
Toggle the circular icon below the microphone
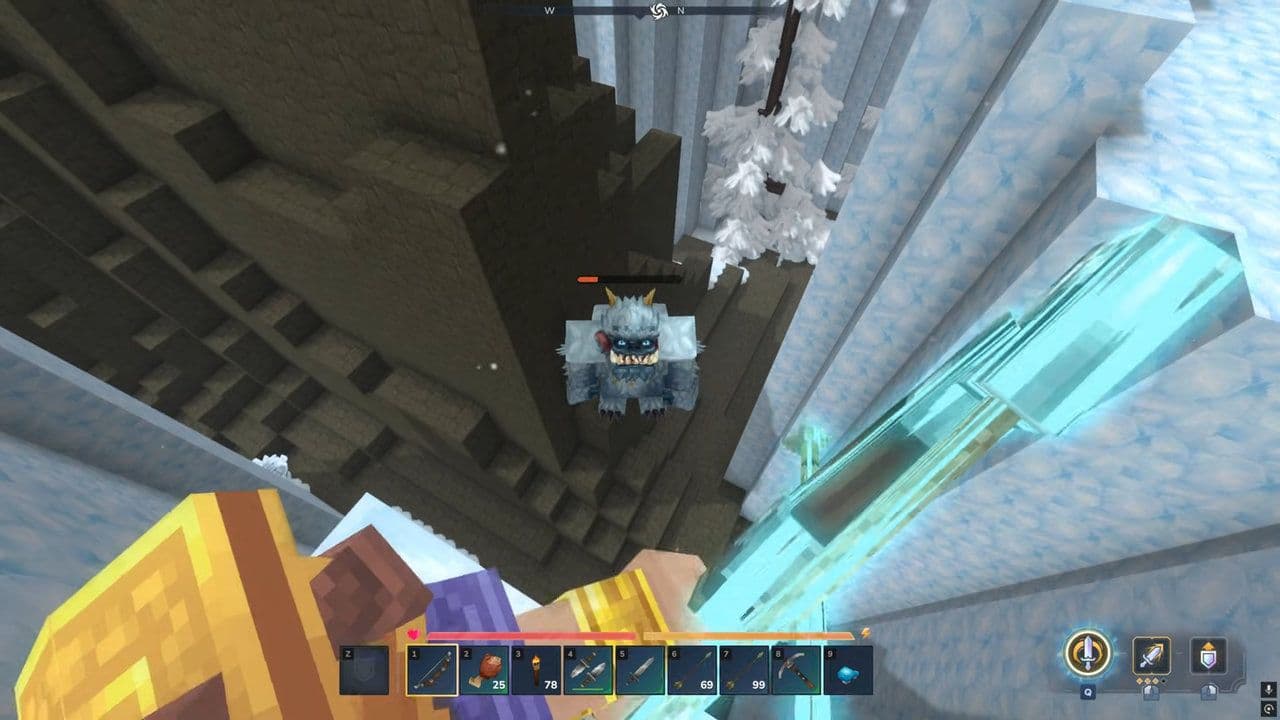coord(1268,708)
